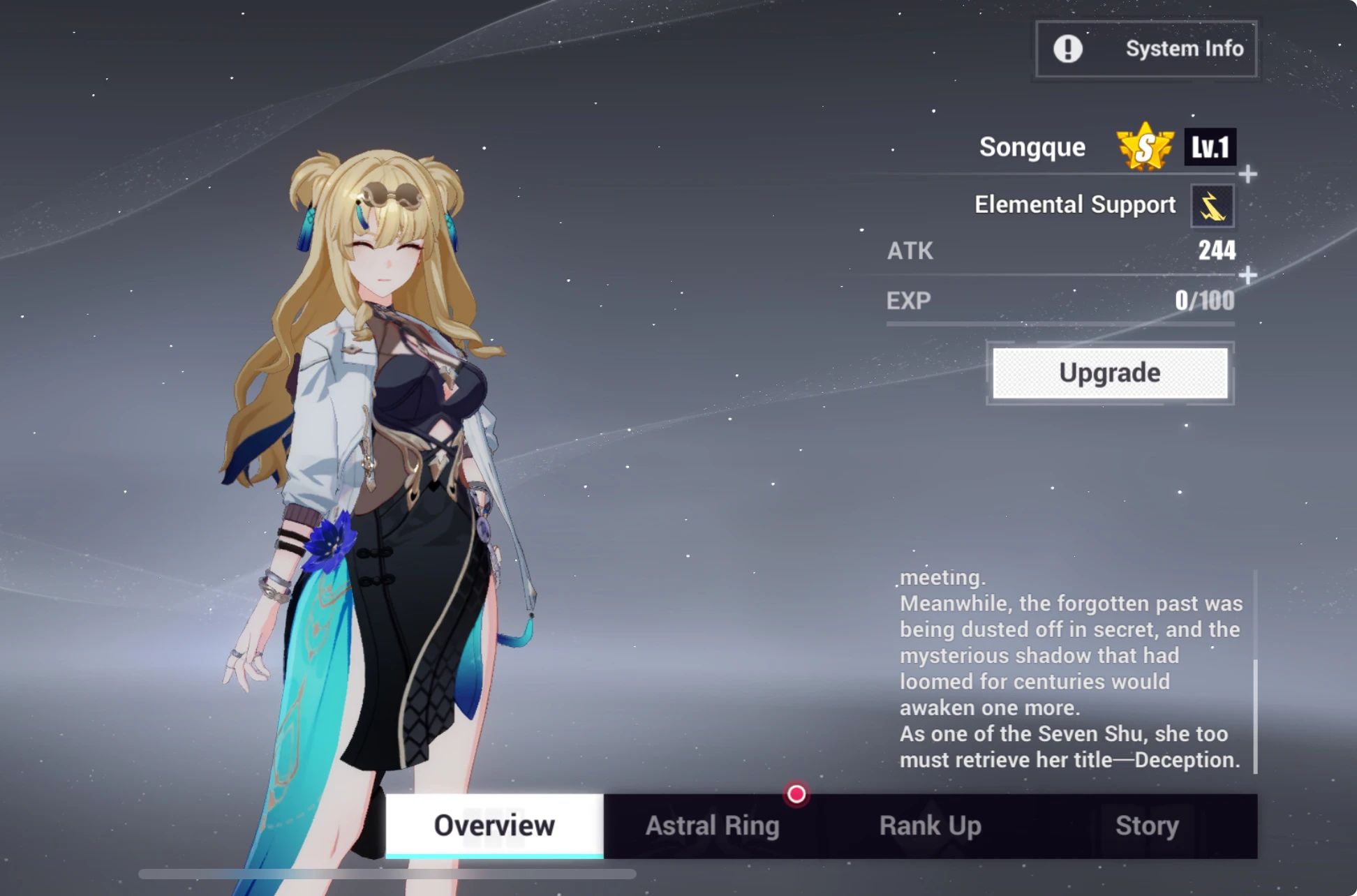Screen dimensions: 1357x896
Task: Click the Lv.1 level badge
Action: [1210, 147]
